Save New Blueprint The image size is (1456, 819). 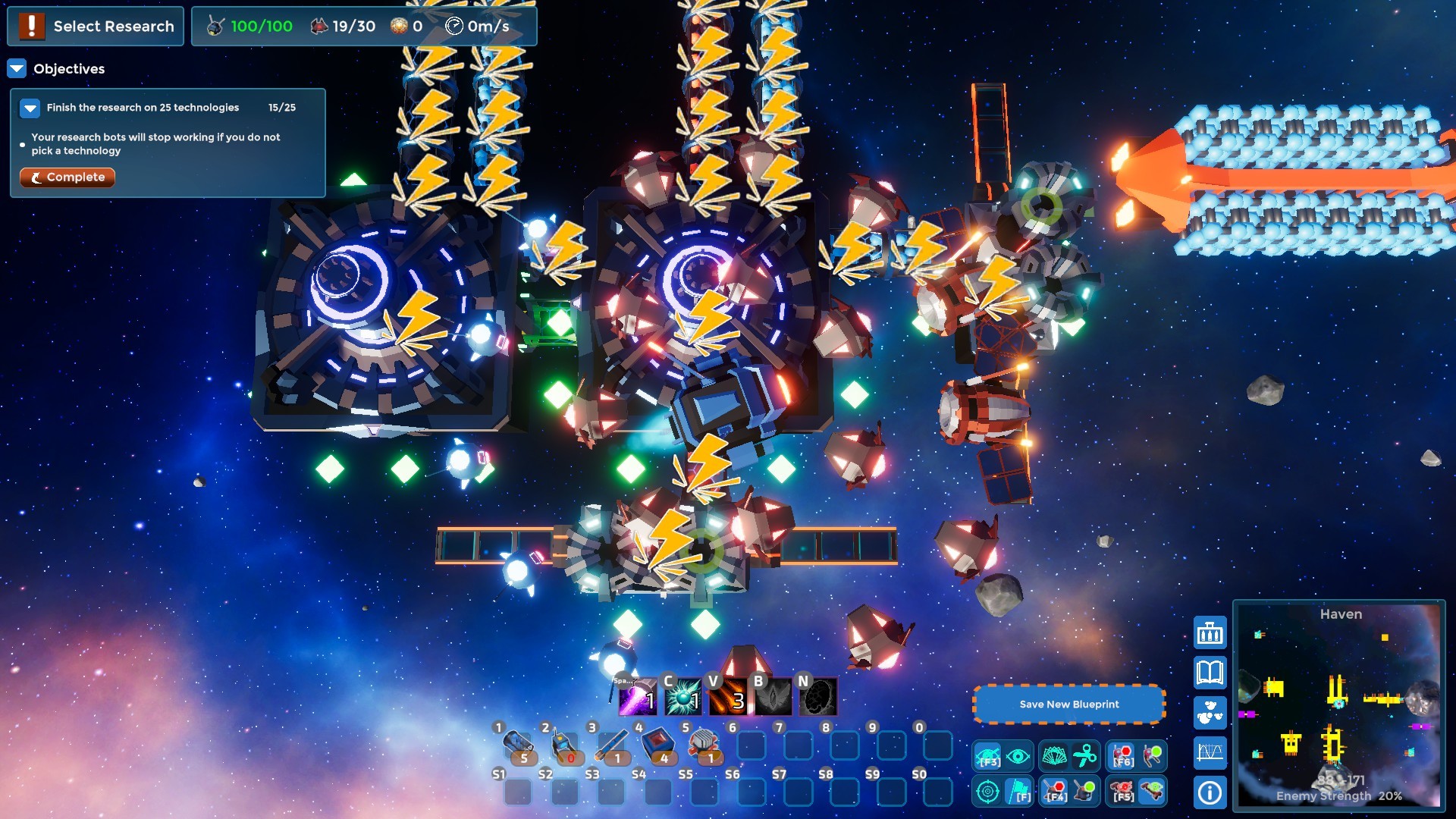tap(1068, 704)
